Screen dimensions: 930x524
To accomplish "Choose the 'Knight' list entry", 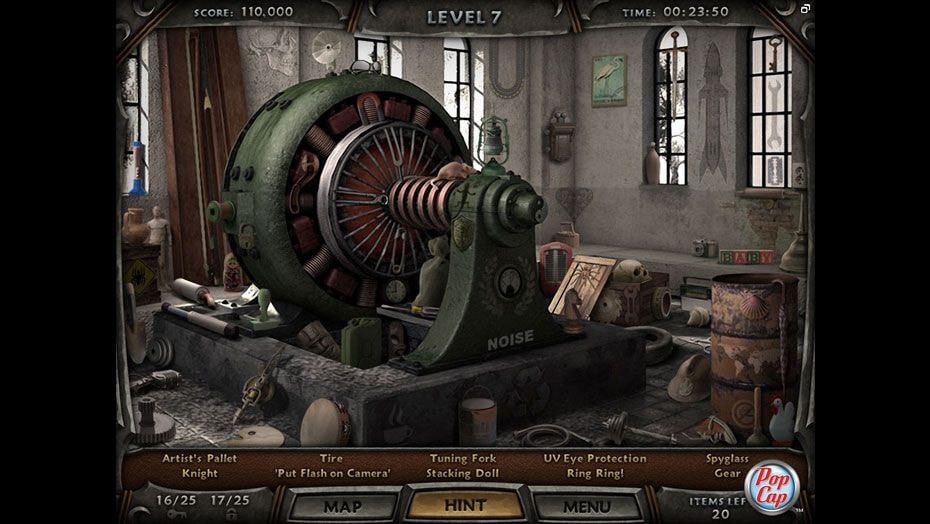I will (x=200, y=473).
